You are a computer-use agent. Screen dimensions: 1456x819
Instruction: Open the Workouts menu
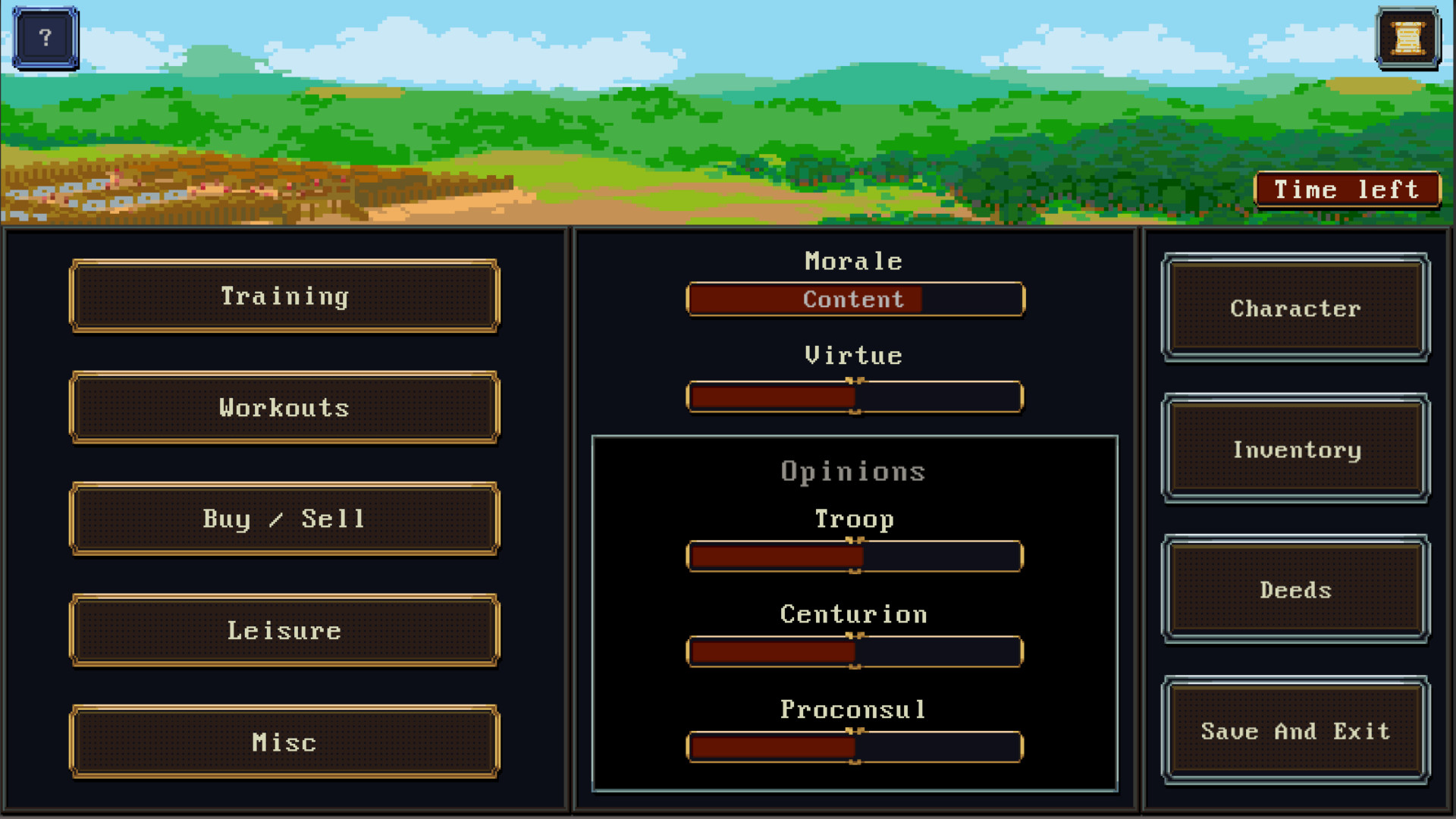(x=284, y=407)
